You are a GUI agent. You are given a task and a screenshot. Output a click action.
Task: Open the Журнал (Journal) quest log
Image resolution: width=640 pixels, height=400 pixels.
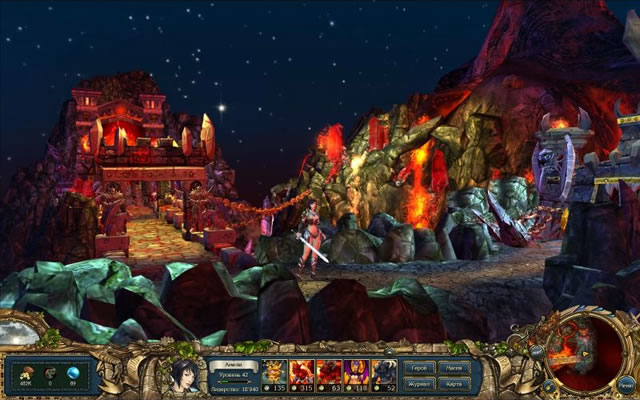point(417,382)
